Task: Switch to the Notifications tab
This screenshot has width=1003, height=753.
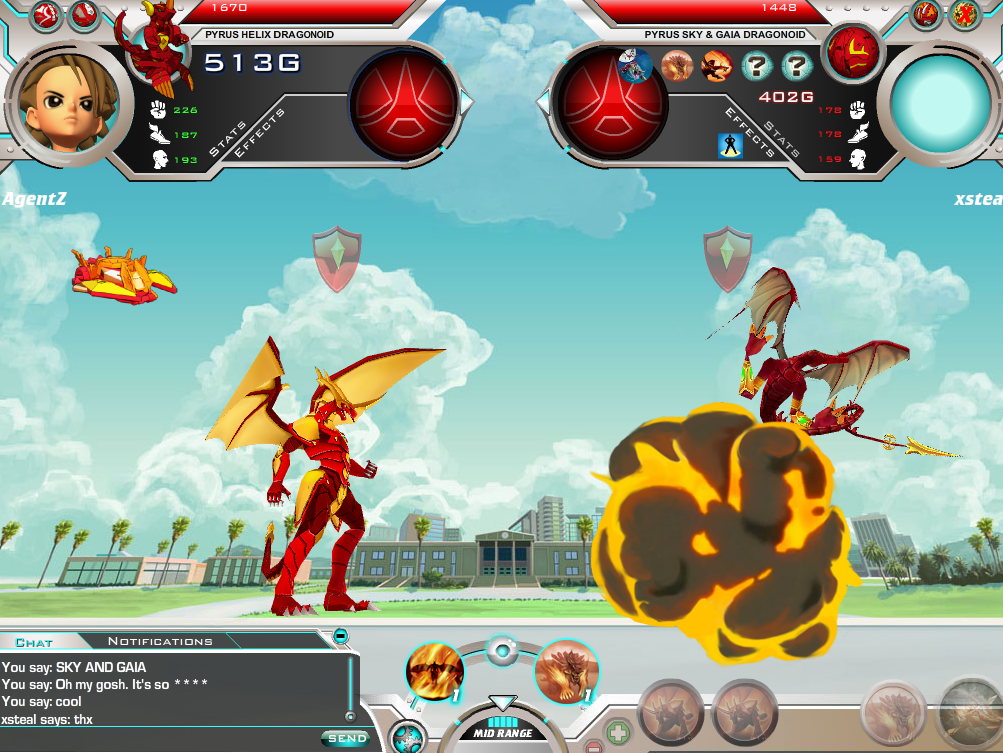Action: pos(160,641)
